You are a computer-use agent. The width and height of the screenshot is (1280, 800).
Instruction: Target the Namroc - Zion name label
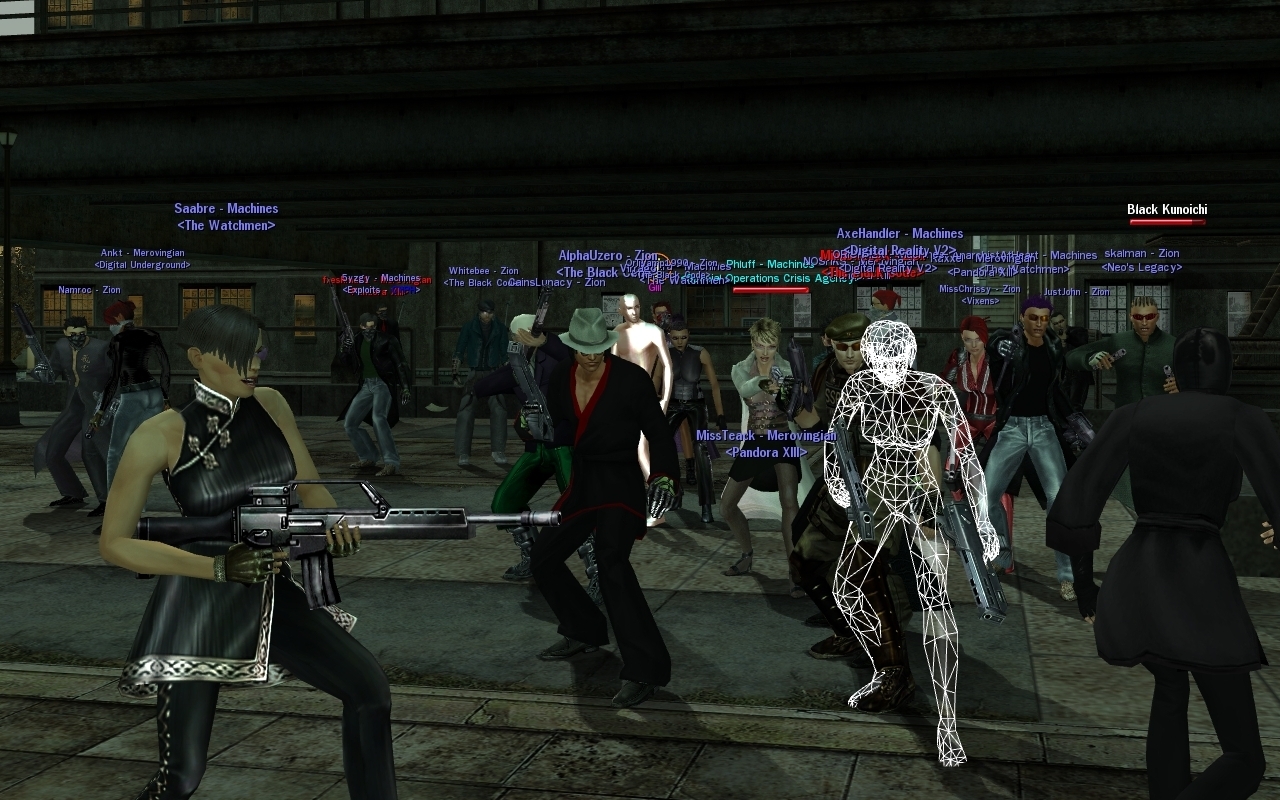(89, 290)
